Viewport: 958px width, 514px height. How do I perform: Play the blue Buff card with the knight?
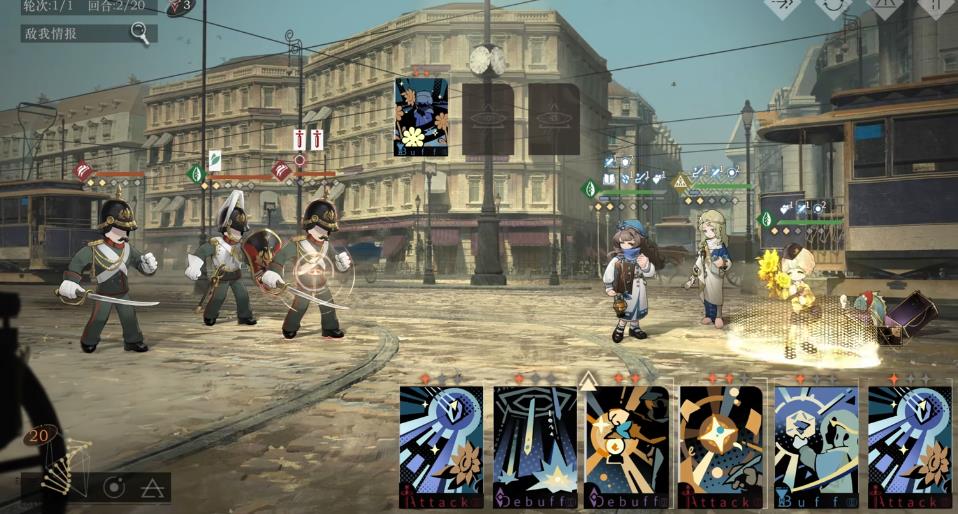815,447
